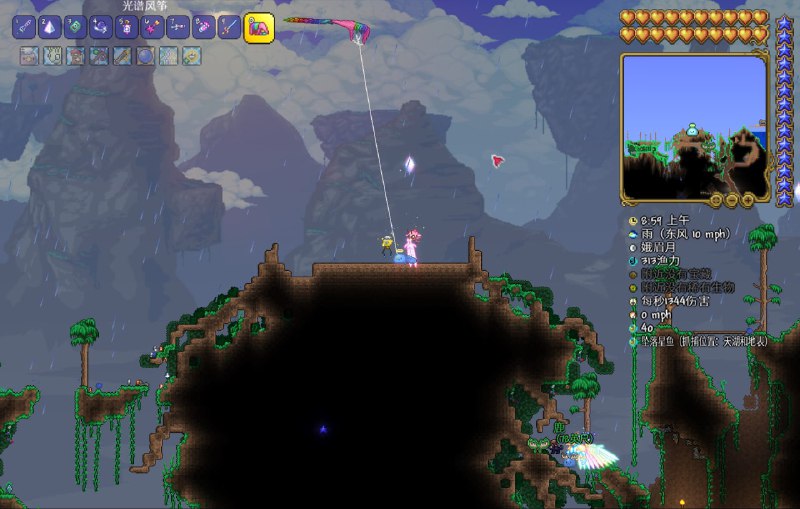Pick the first hotbar slot weapon
The image size is (800, 509).
[24, 27]
